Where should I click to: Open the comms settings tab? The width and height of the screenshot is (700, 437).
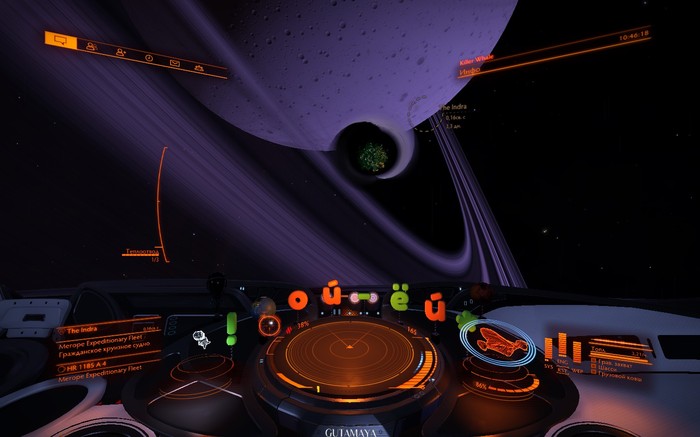pos(199,68)
